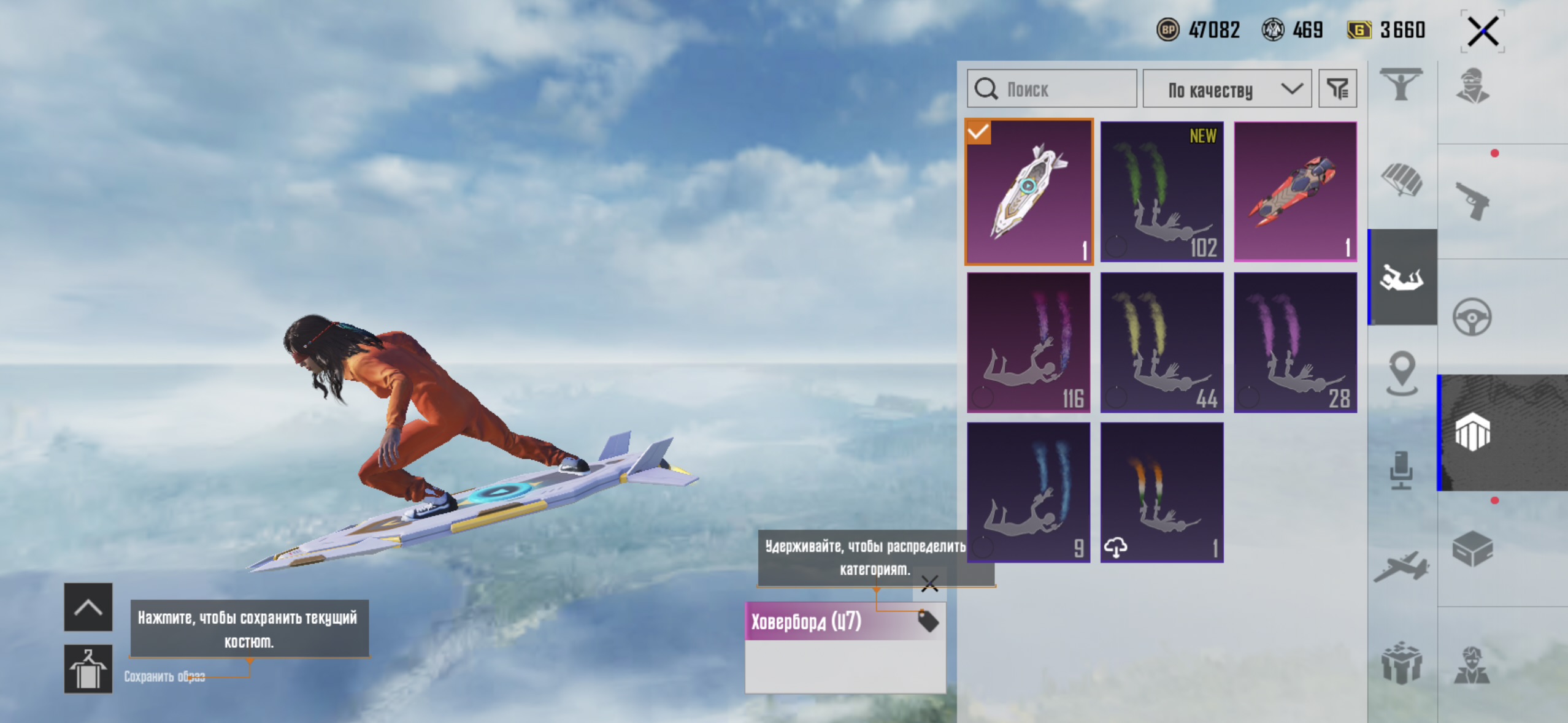Expand the up-arrow panel button
1568x723 pixels.
point(88,607)
